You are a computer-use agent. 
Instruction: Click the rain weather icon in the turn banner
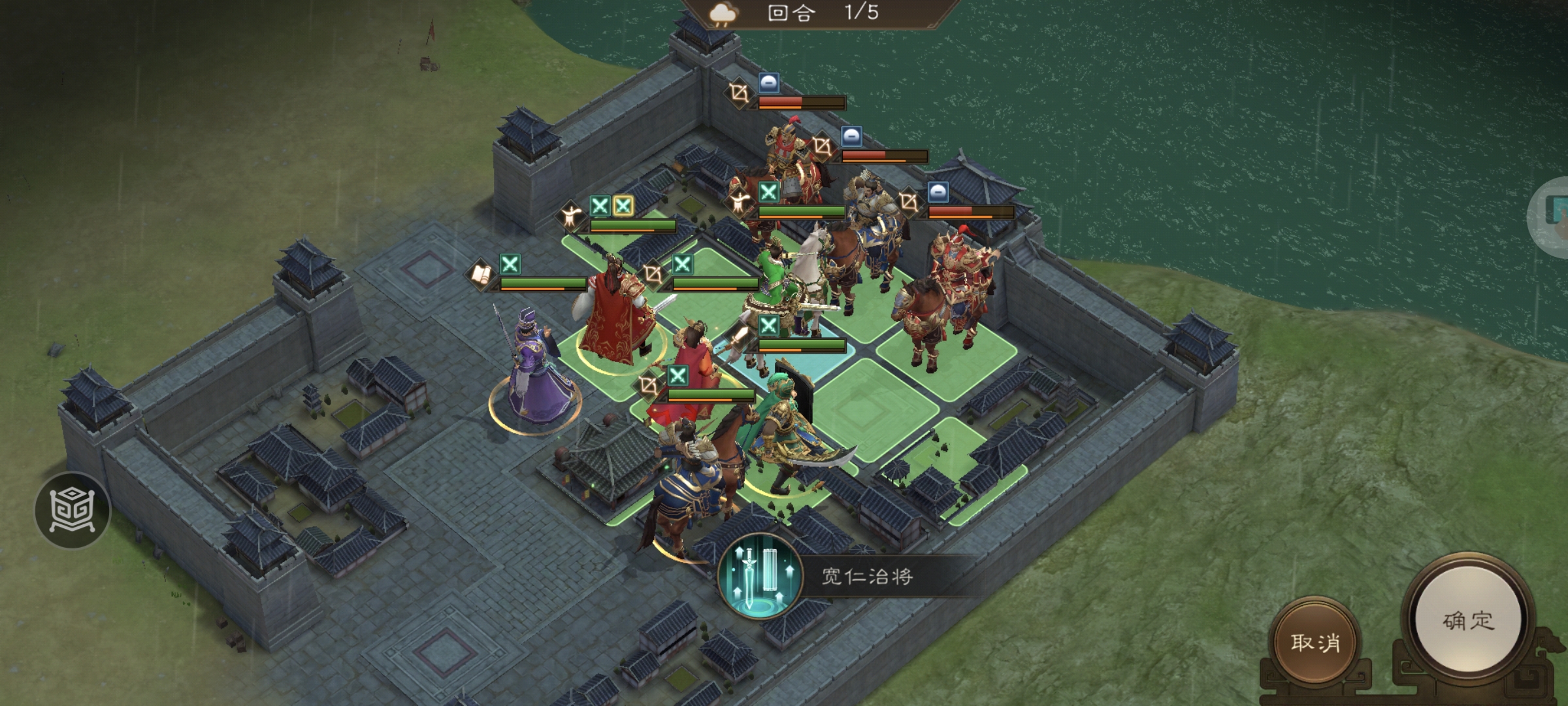point(723,14)
